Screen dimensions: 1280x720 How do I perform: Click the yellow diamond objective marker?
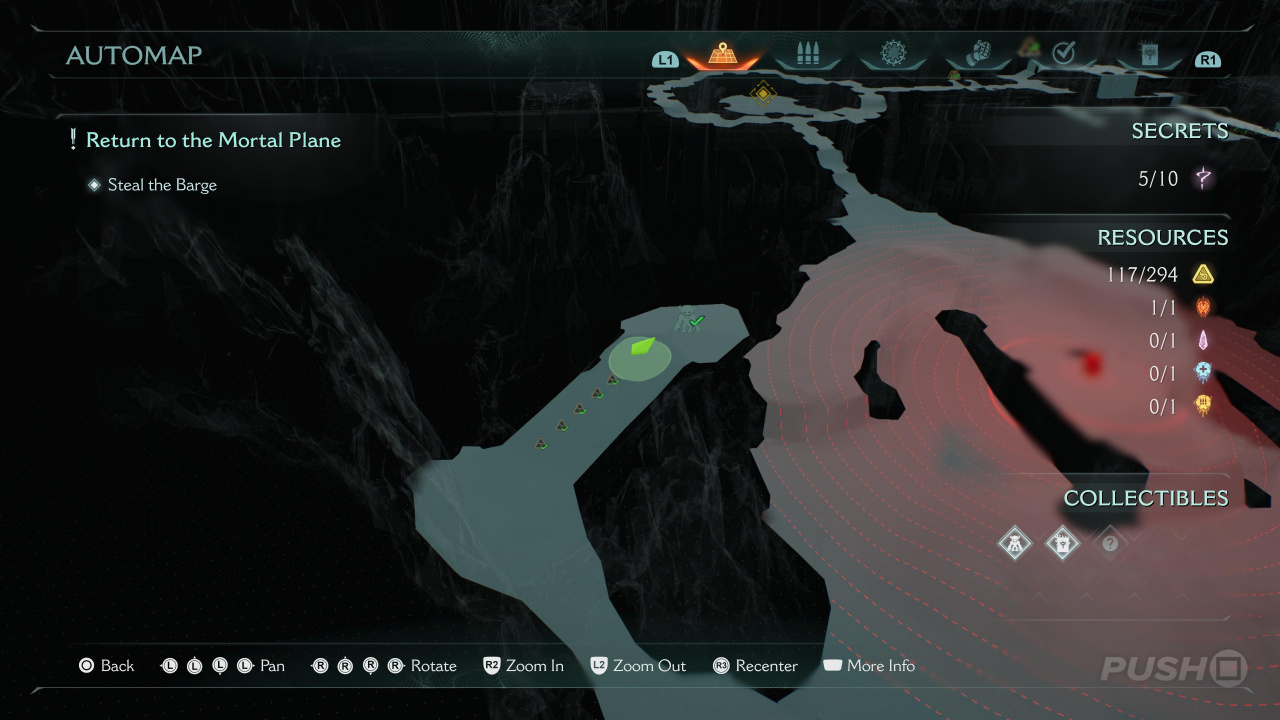click(762, 94)
